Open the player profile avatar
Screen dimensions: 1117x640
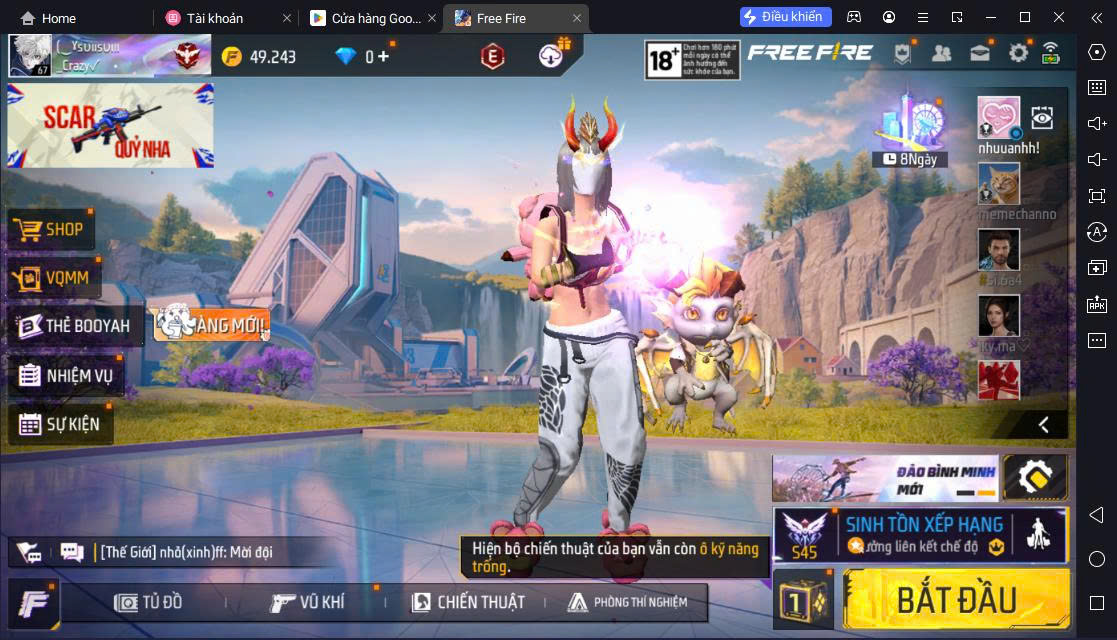(30, 56)
